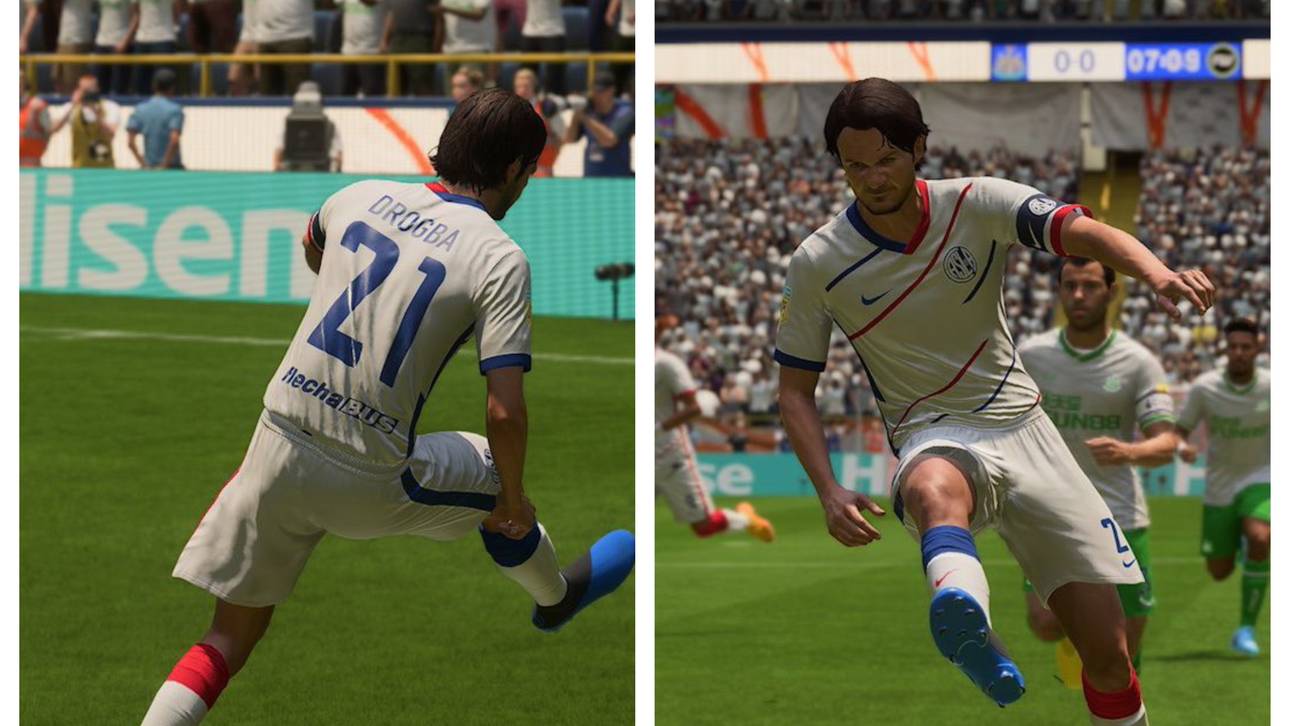Click the San Lorenzo crest on the white shirt
The image size is (1290, 726).
(x=960, y=262)
